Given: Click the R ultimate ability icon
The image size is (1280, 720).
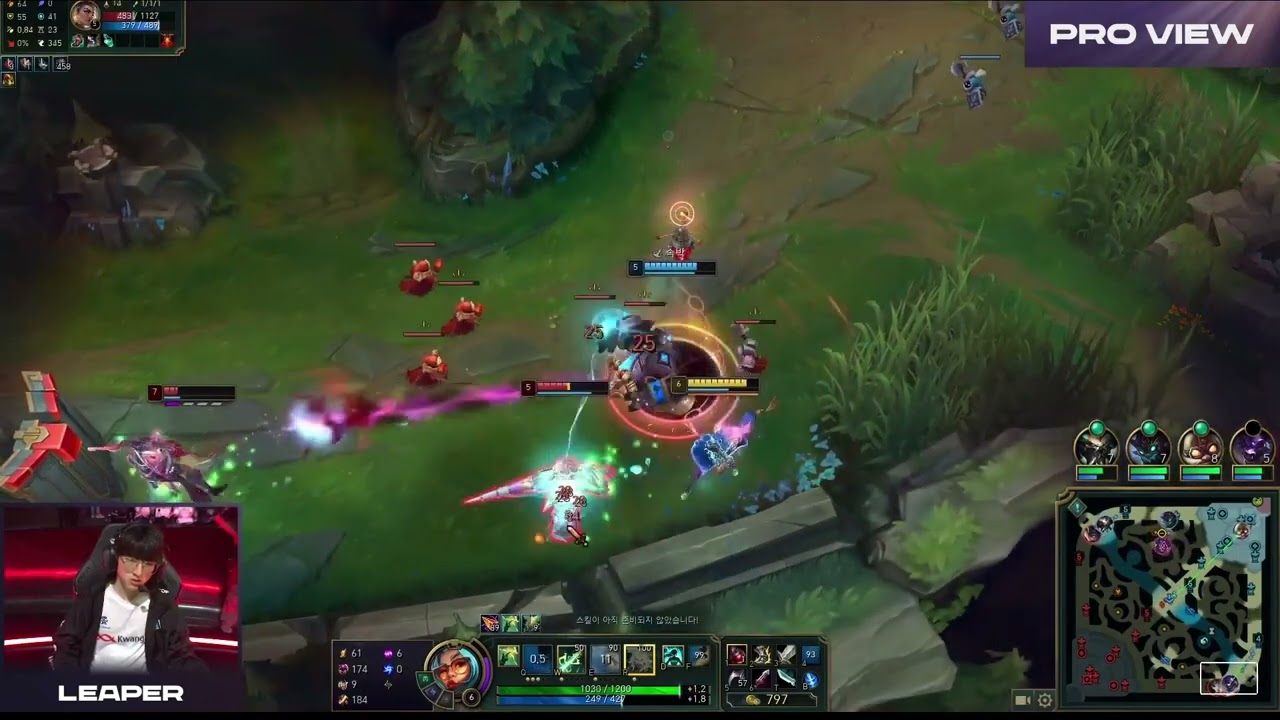Looking at the screenshot, I should [639, 657].
